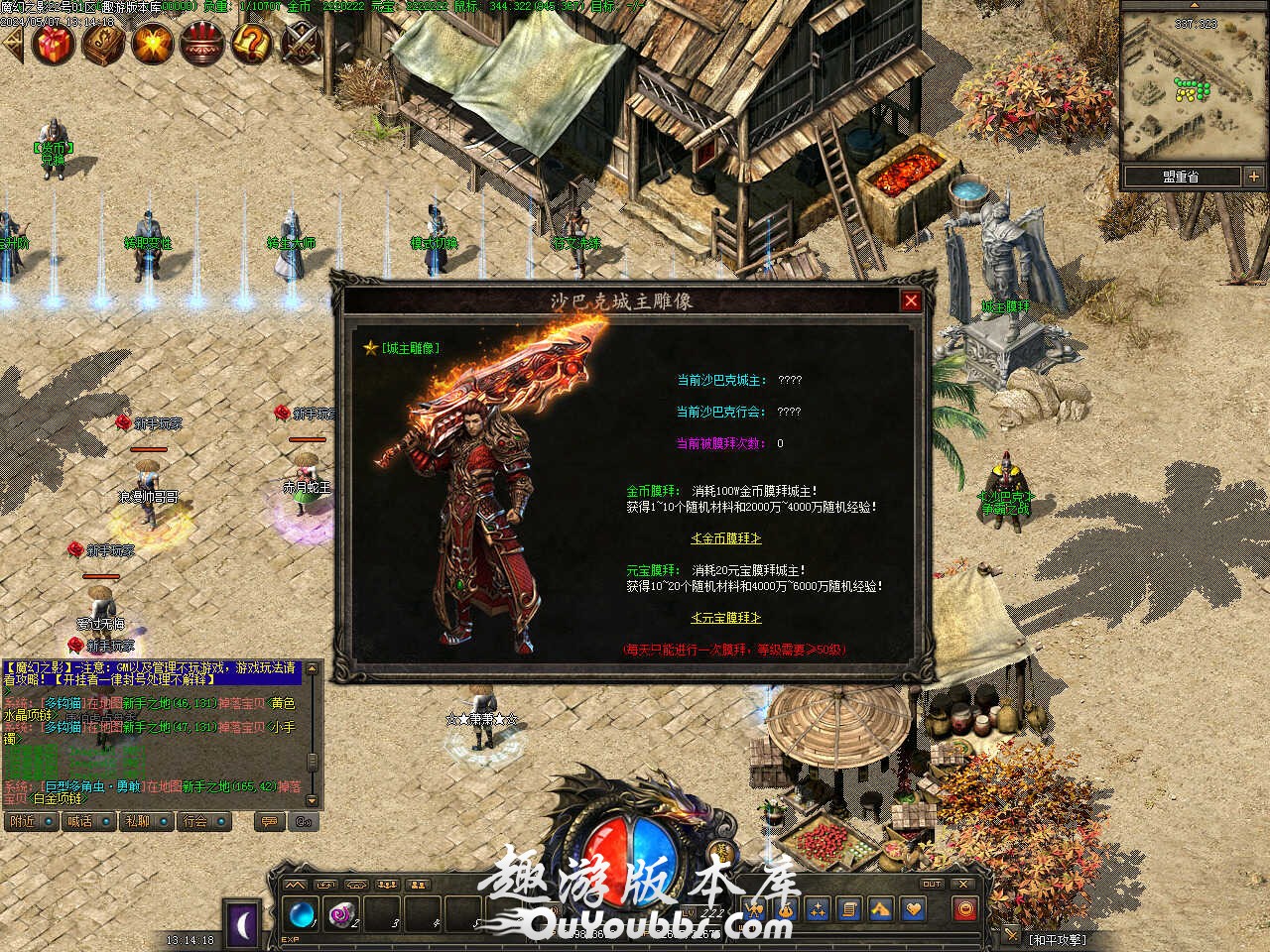Screen dimensions: 1270x952
Task: Close the Sabac city lord statue dialog
Action: pos(911,299)
